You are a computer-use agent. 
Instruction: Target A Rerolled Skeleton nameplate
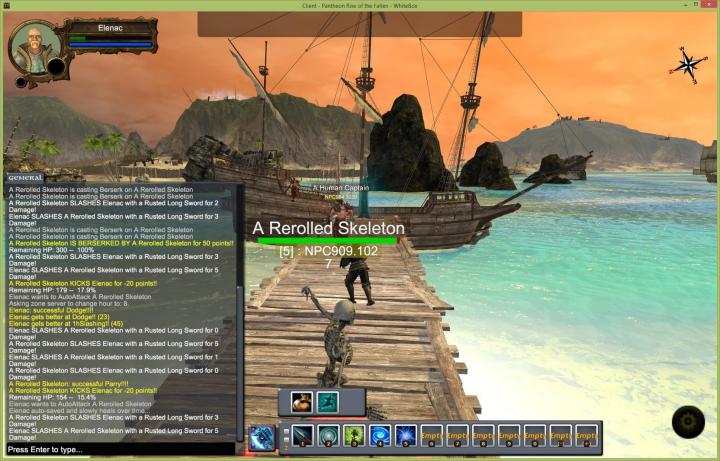(x=328, y=228)
